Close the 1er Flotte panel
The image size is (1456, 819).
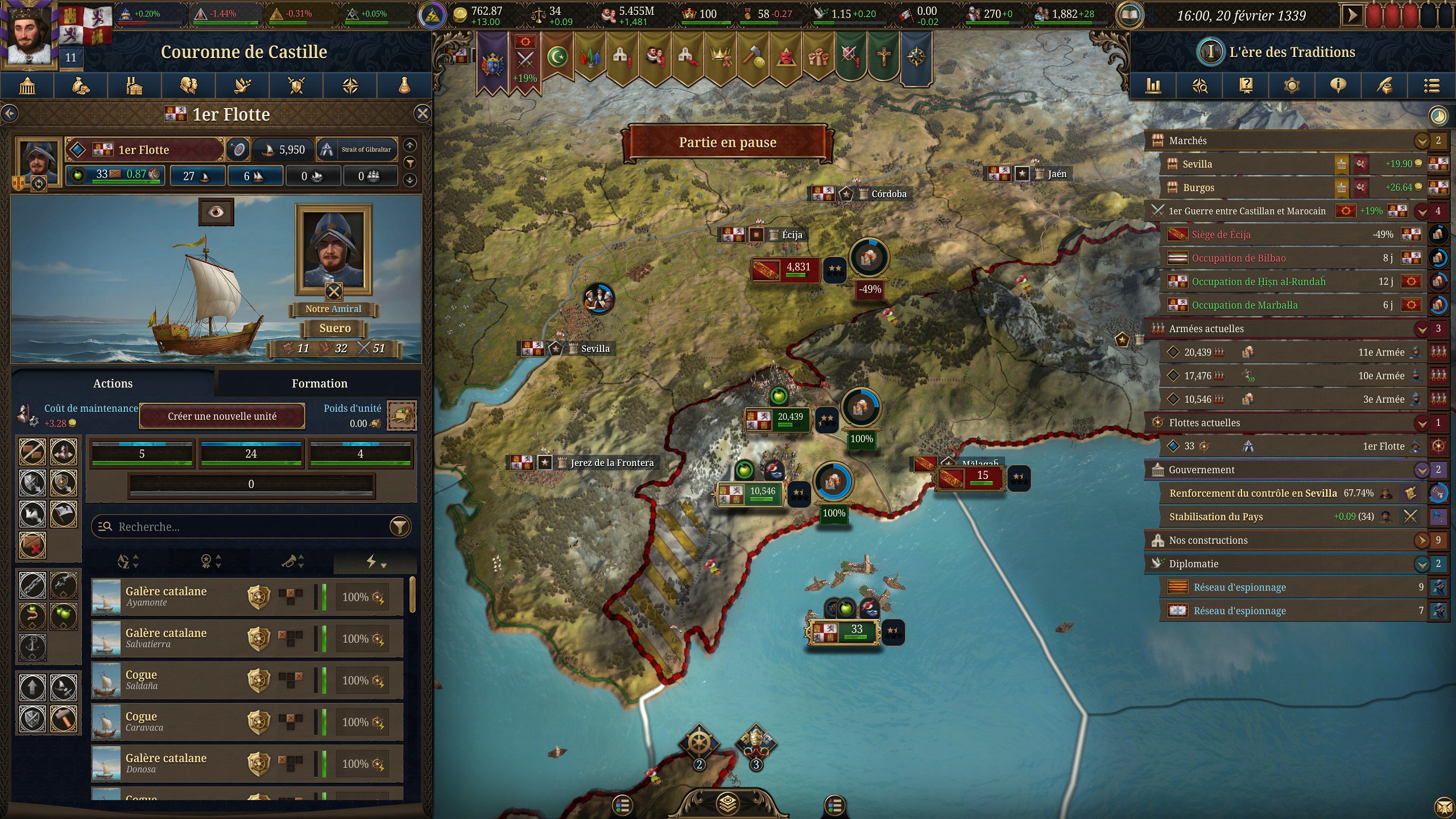(x=422, y=114)
